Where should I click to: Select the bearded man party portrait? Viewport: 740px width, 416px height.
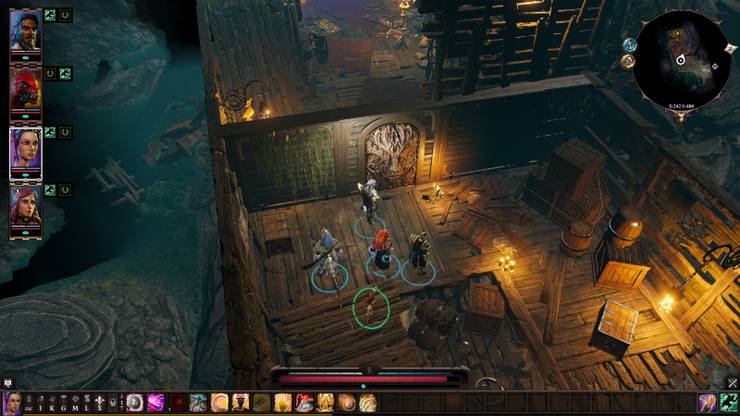point(25,30)
